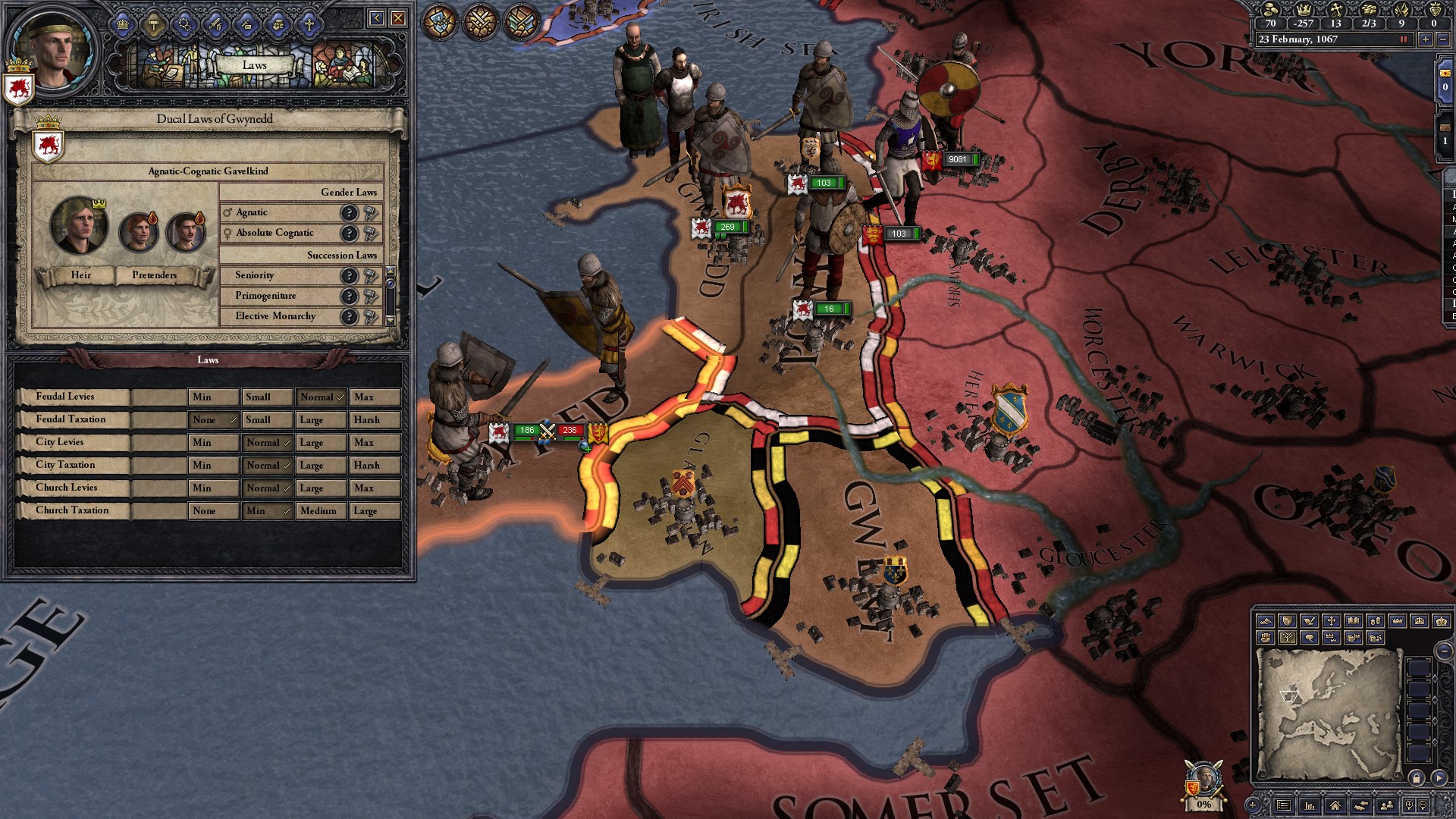Viewport: 1456px width, 819px height.
Task: Choose the Absolute Cognatic gender law
Action: pyautogui.click(x=275, y=233)
